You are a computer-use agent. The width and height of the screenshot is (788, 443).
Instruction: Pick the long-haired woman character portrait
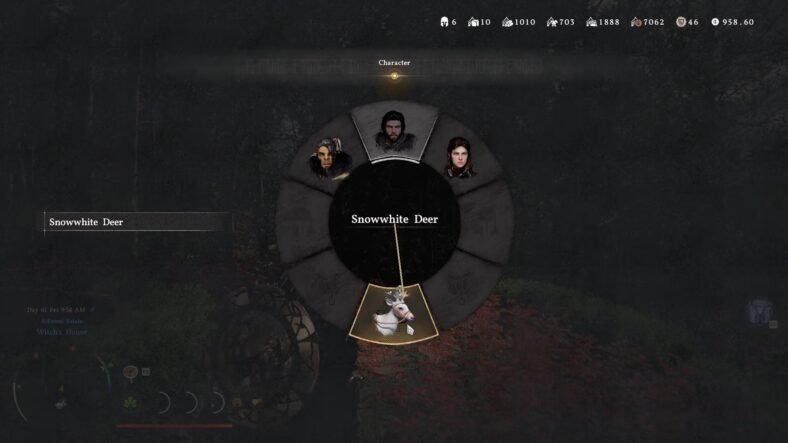tap(461, 159)
